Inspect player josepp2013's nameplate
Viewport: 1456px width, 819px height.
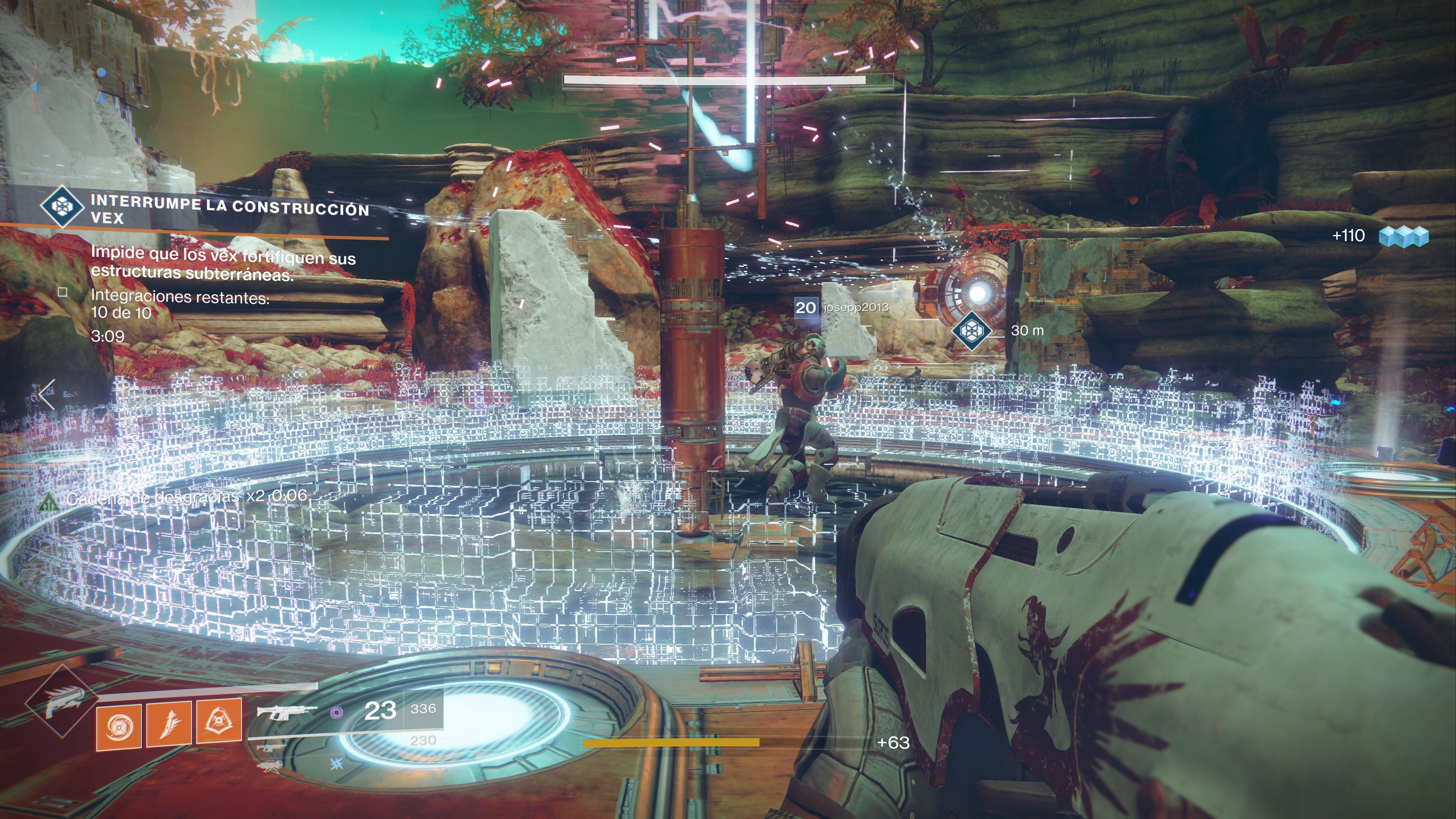(855, 308)
